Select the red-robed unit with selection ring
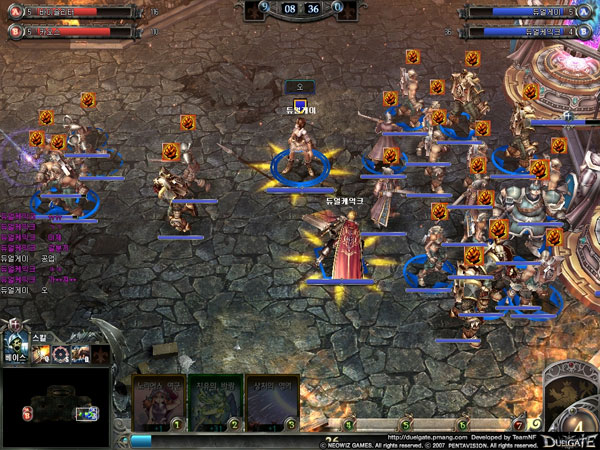The image size is (600, 450). pyautogui.click(x=345, y=250)
